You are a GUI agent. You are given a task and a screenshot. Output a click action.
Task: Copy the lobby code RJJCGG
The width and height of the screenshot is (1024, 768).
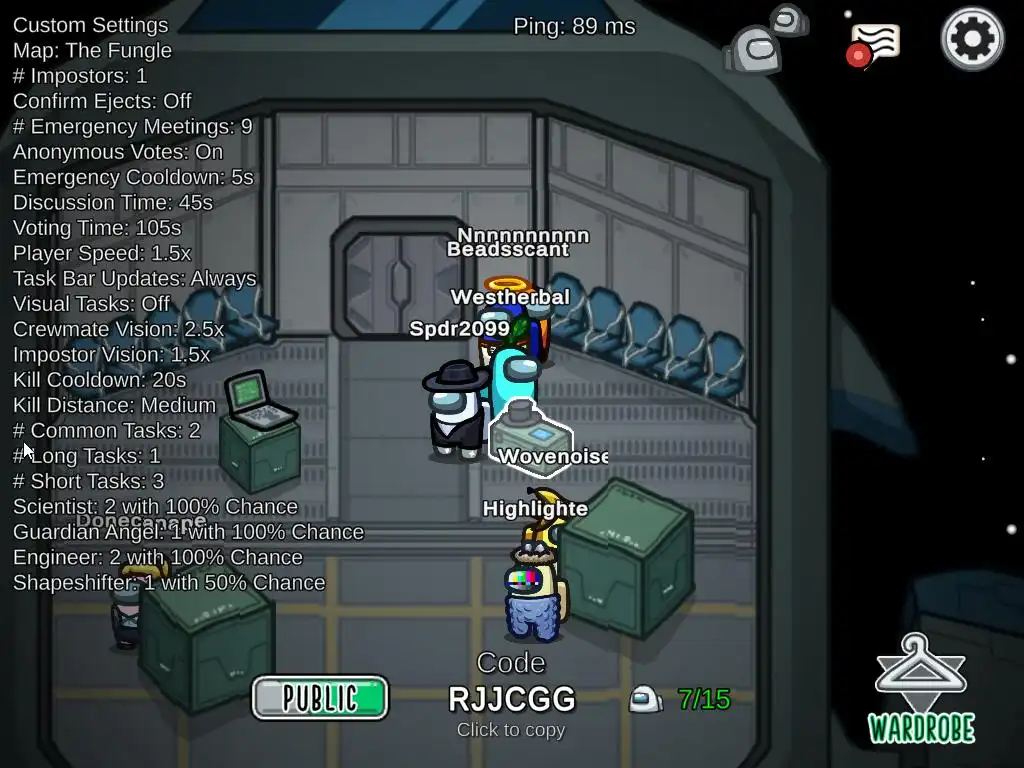coord(511,698)
